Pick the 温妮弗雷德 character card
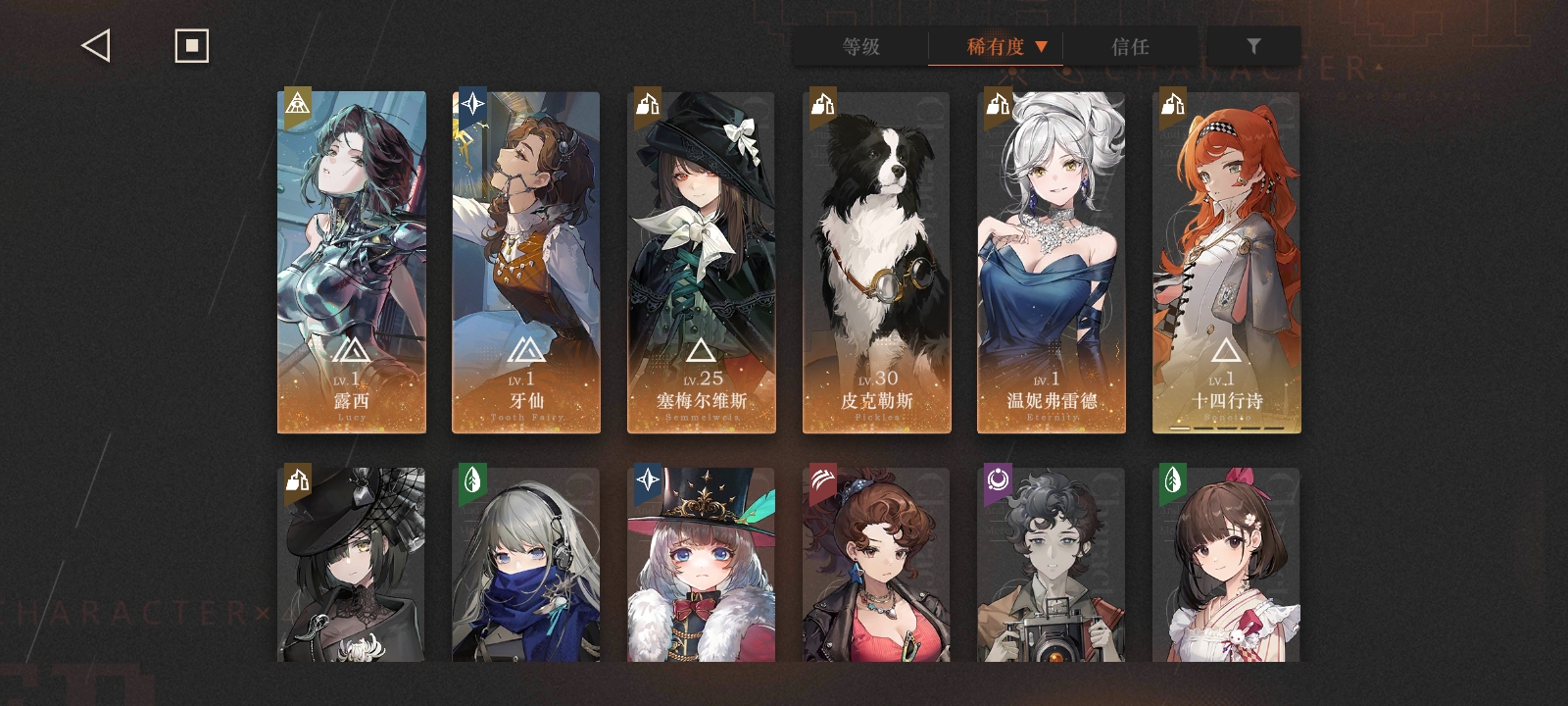This screenshot has height=706, width=1568. point(1052,262)
